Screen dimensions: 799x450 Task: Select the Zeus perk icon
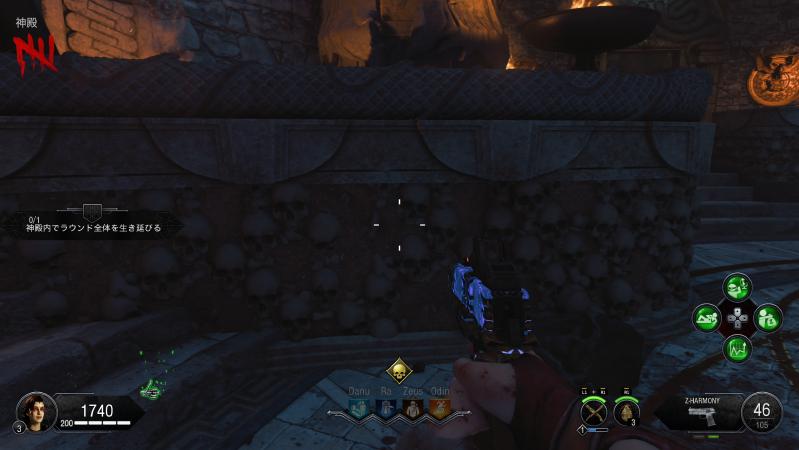tap(412, 408)
